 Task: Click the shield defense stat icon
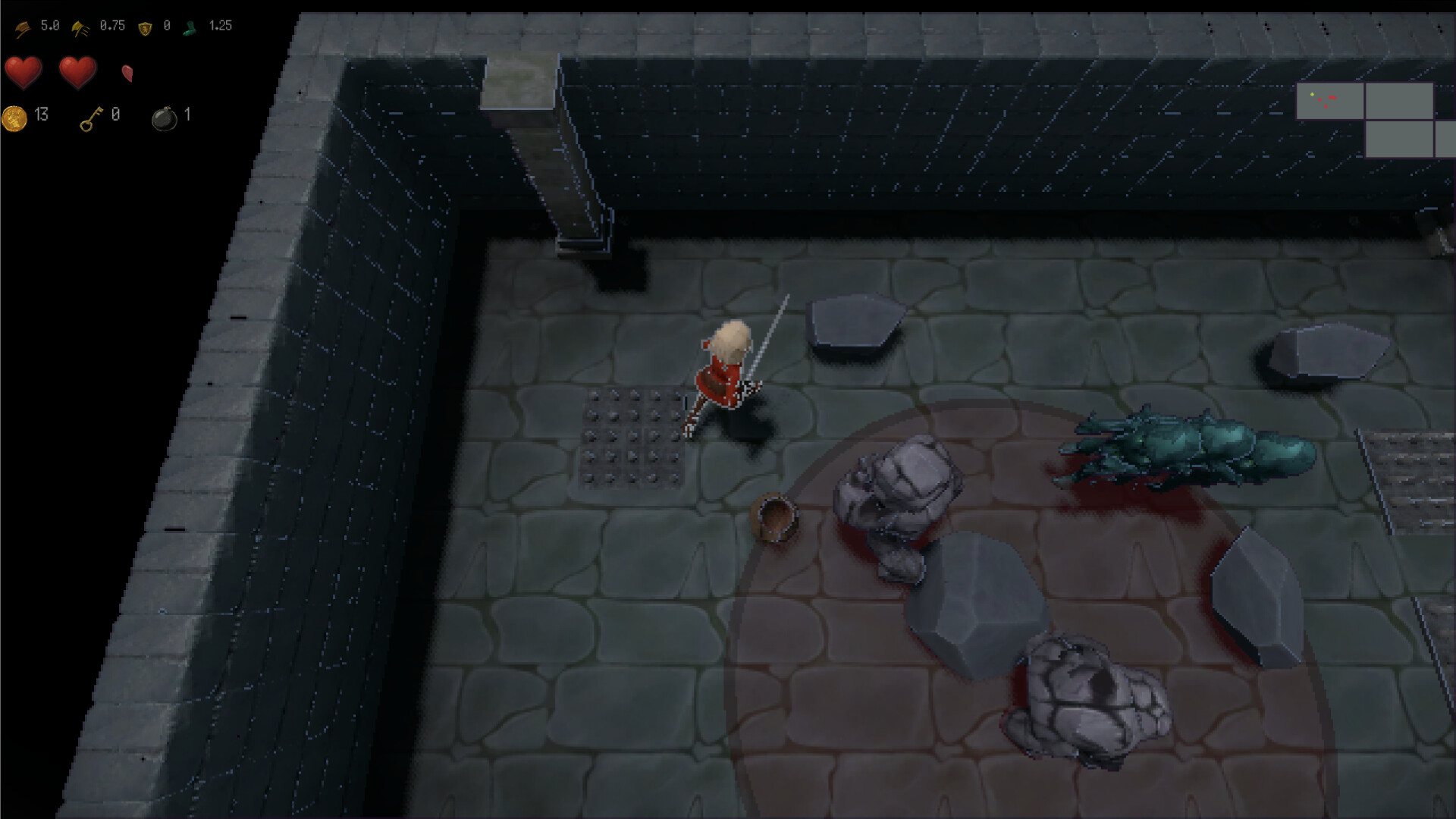pyautogui.click(x=144, y=27)
